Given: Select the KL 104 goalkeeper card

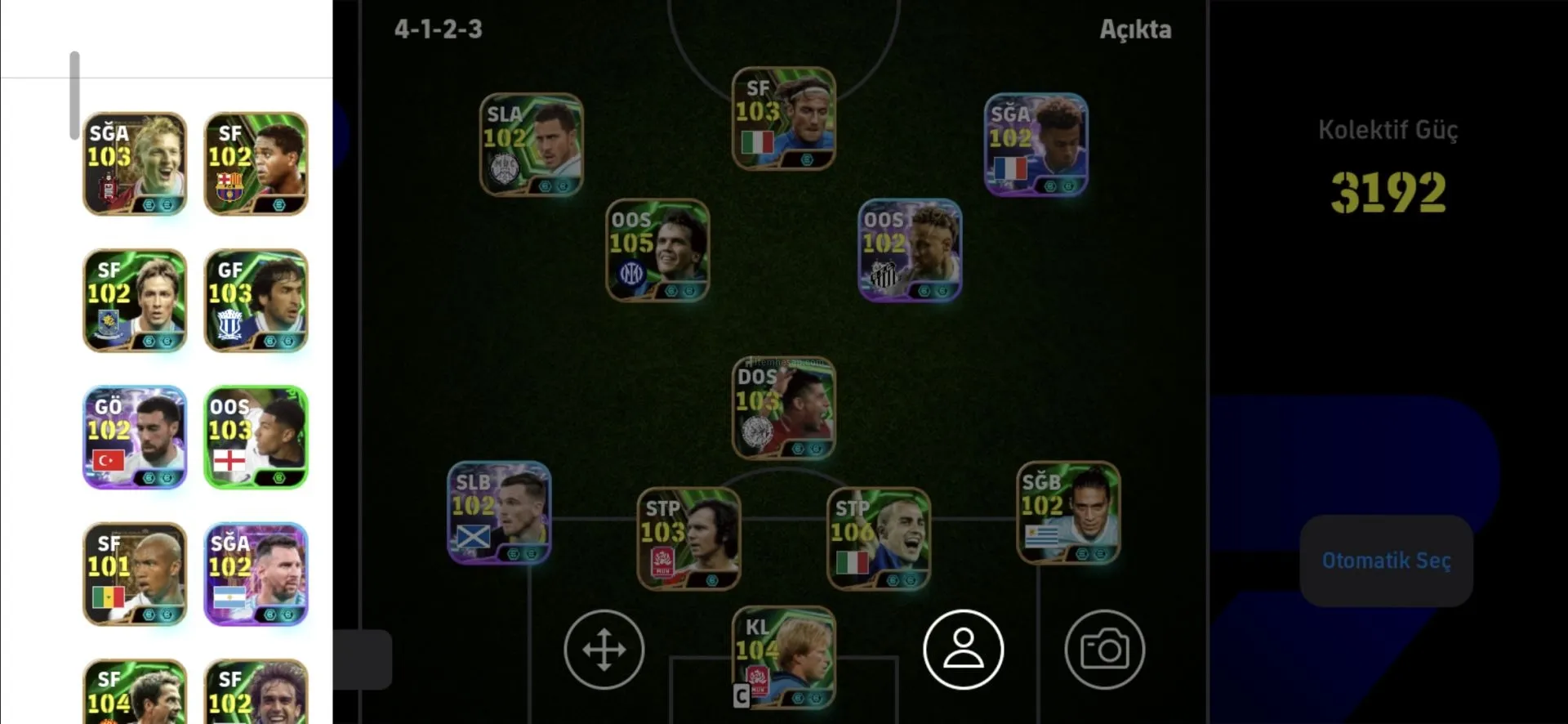Looking at the screenshot, I should click(x=784, y=658).
